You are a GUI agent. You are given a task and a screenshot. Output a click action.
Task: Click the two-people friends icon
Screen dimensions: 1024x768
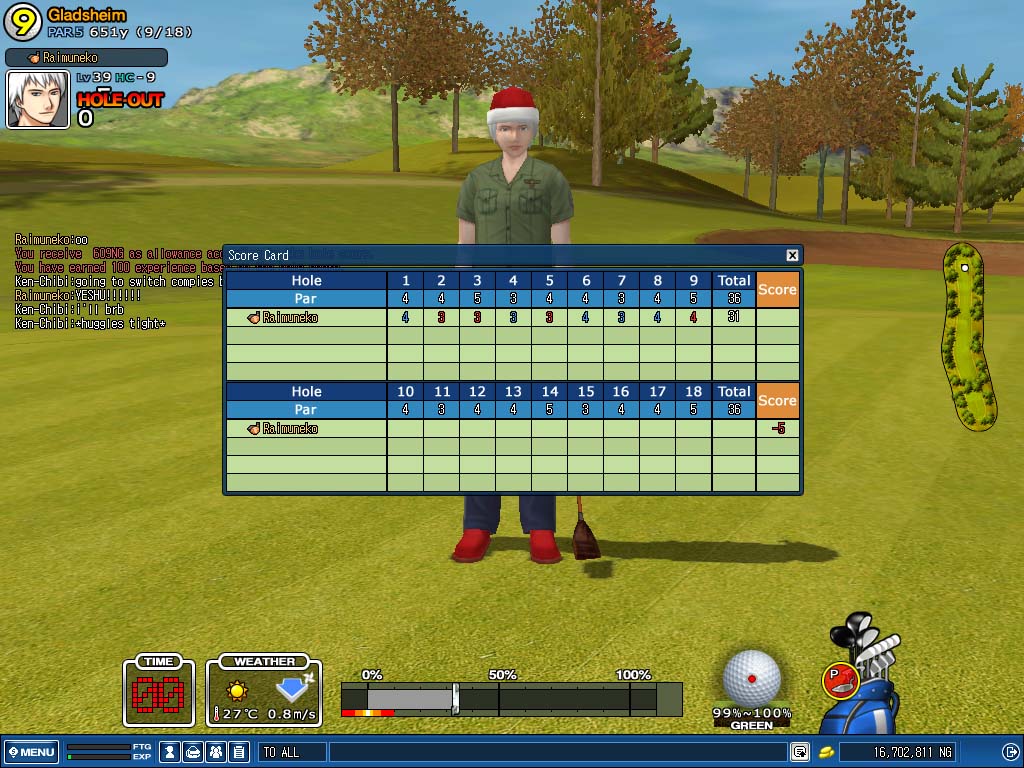[217, 752]
